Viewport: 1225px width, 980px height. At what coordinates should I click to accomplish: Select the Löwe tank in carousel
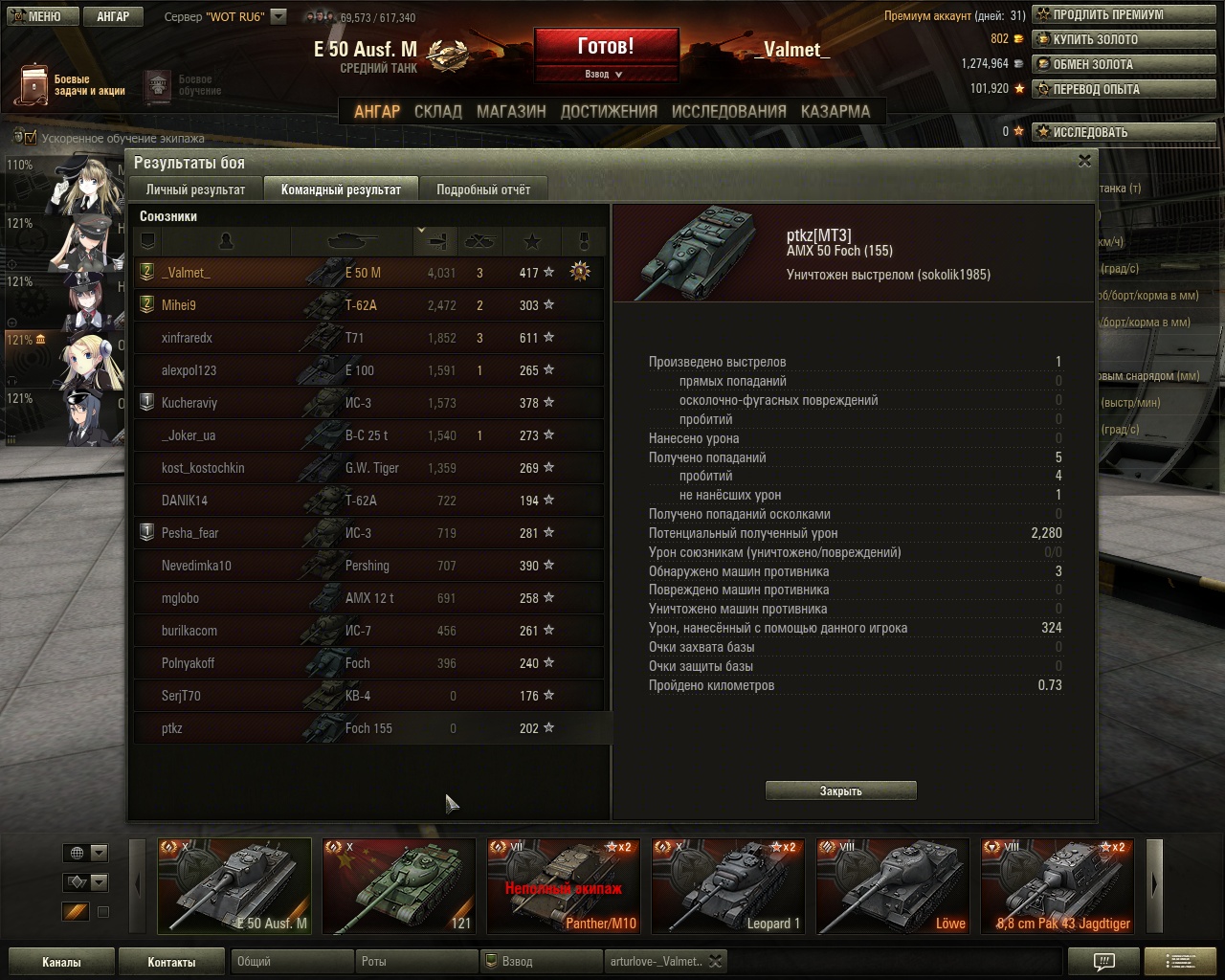coord(892,886)
